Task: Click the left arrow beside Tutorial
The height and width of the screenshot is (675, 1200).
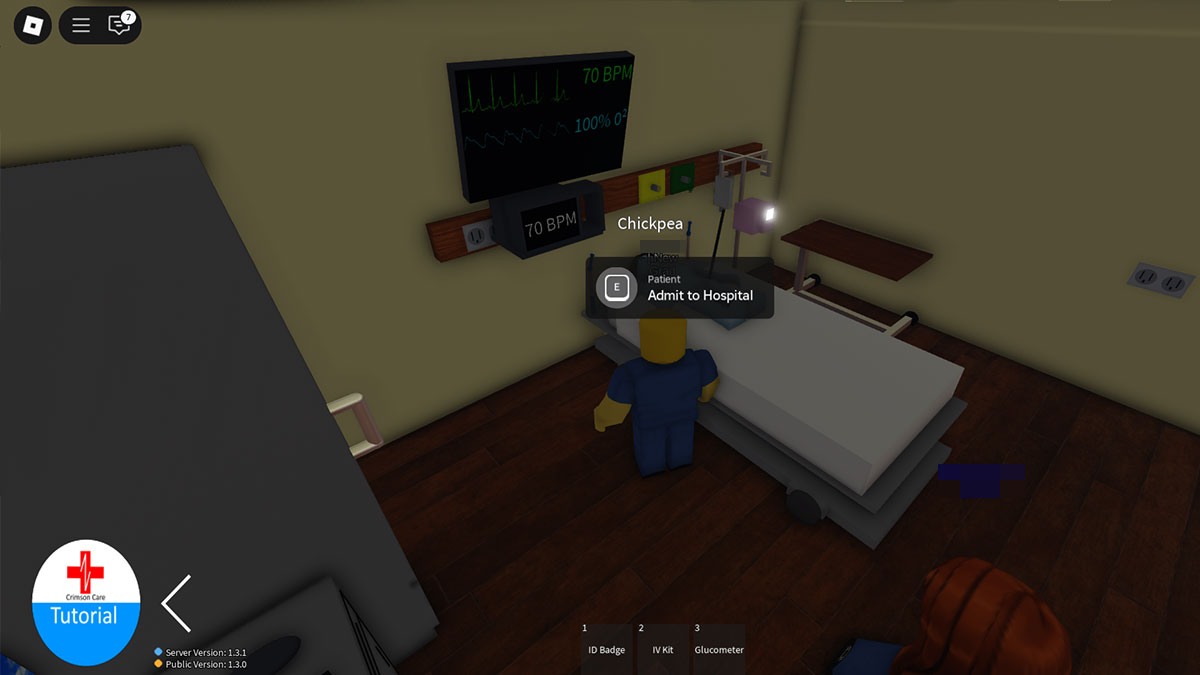Action: pyautogui.click(x=177, y=603)
